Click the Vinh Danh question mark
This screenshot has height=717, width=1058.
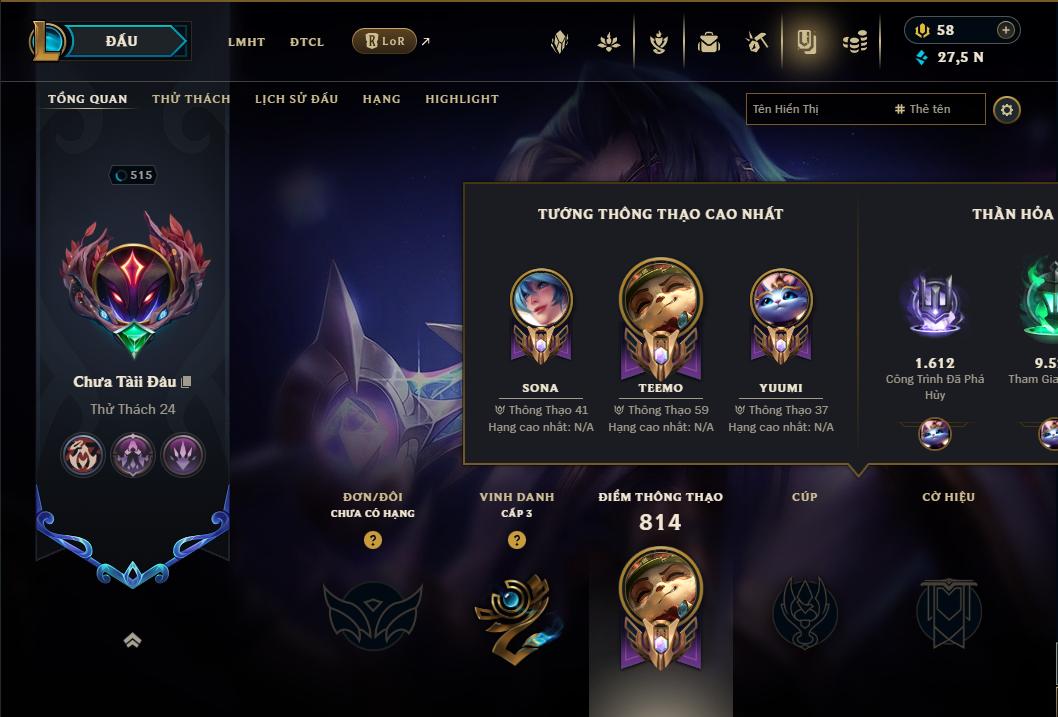point(517,540)
